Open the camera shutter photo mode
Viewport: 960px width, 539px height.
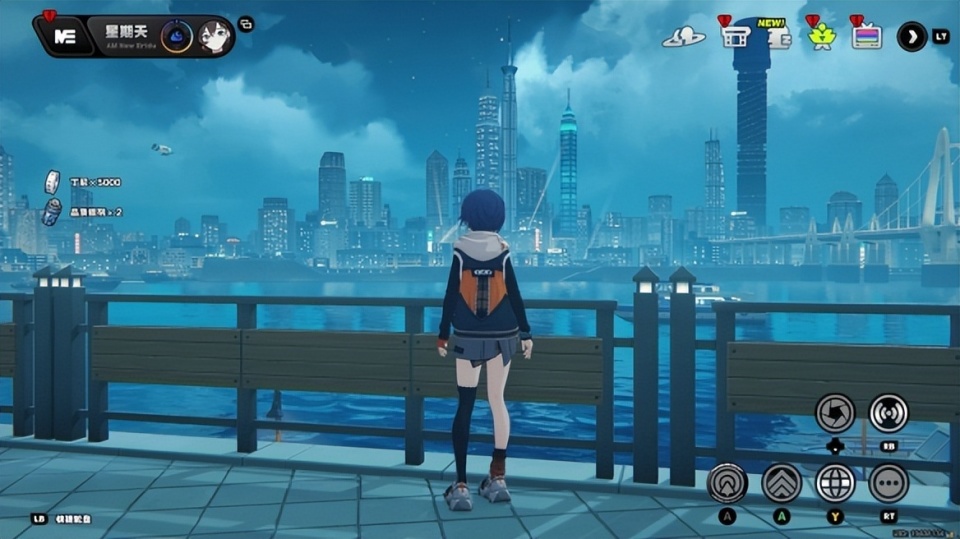[x=834, y=412]
